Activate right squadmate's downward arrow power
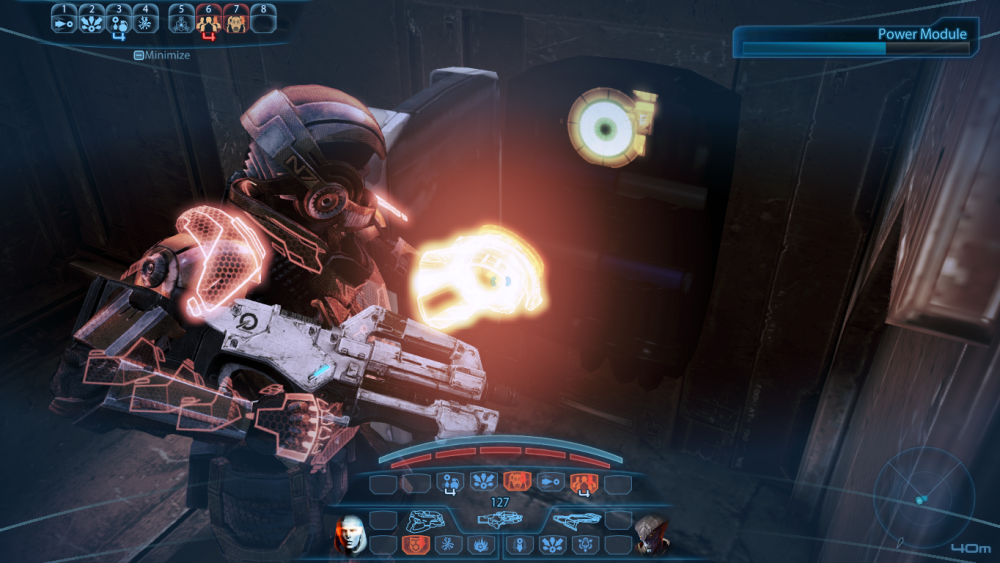Viewport: 1000px width, 563px height. 520,546
